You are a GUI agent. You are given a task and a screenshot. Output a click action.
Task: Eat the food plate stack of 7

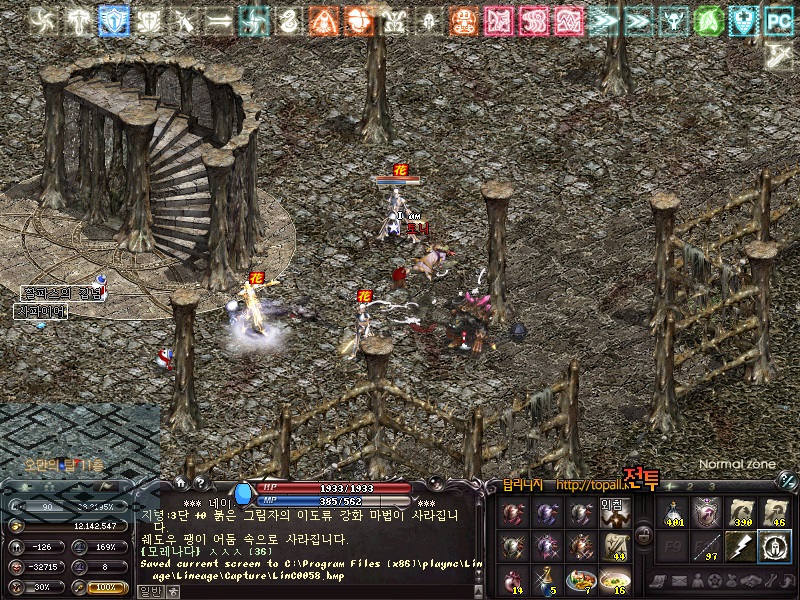580,579
